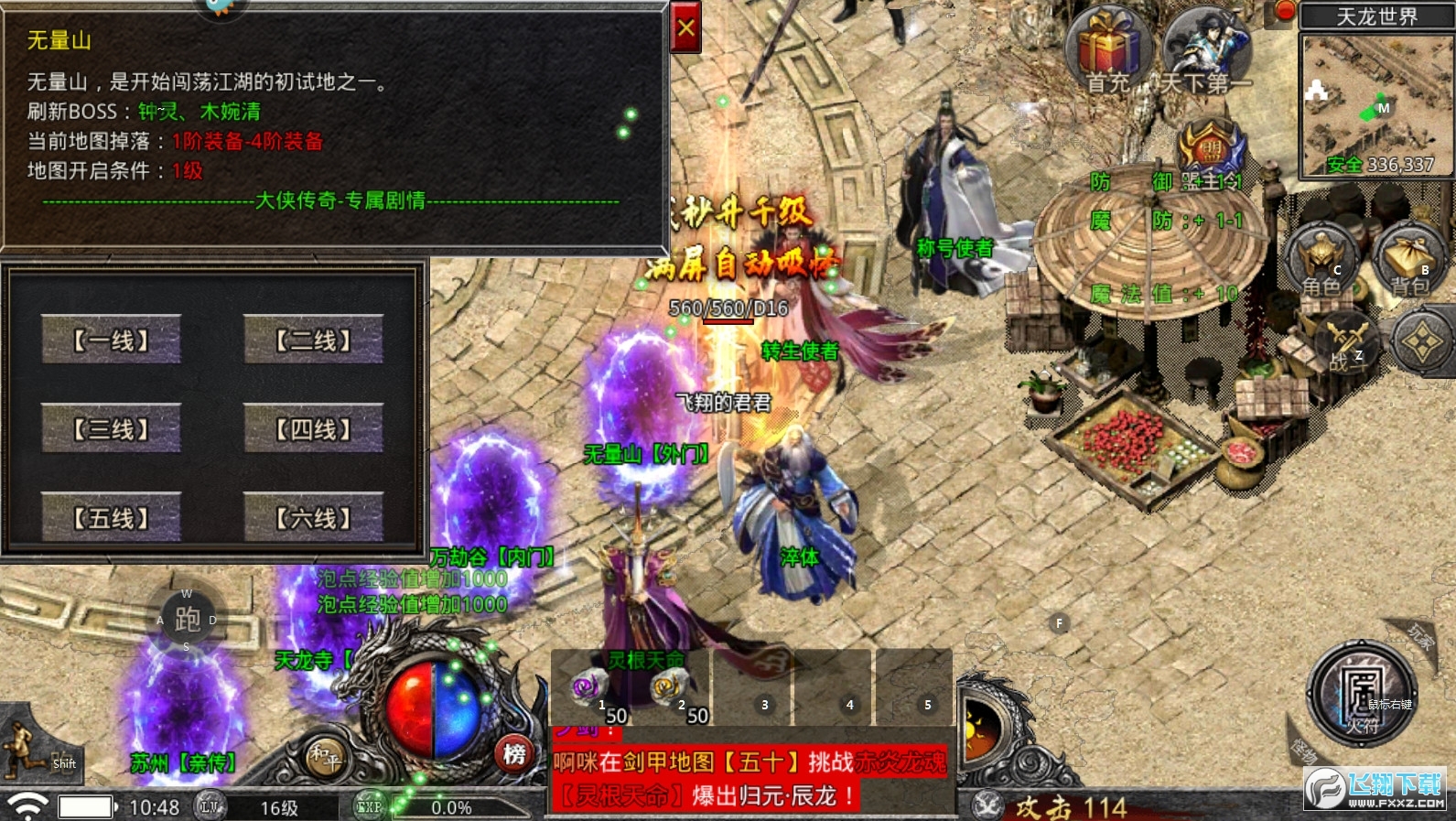The height and width of the screenshot is (821, 1456).
Task: Select the 【一线】 channel button
Action: pos(111,340)
